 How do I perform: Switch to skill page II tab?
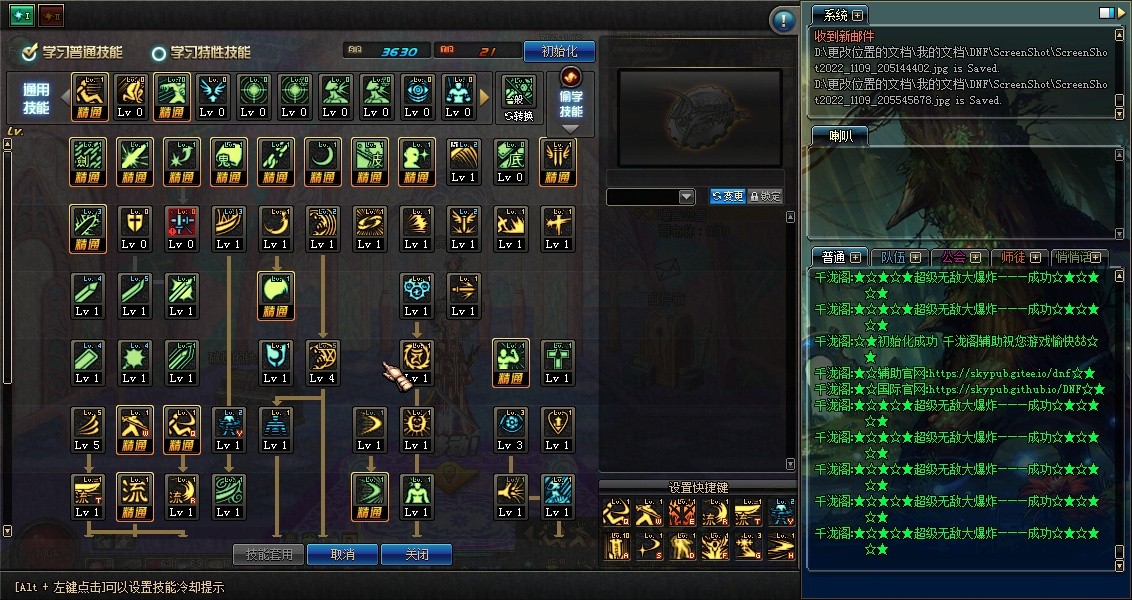pos(50,16)
